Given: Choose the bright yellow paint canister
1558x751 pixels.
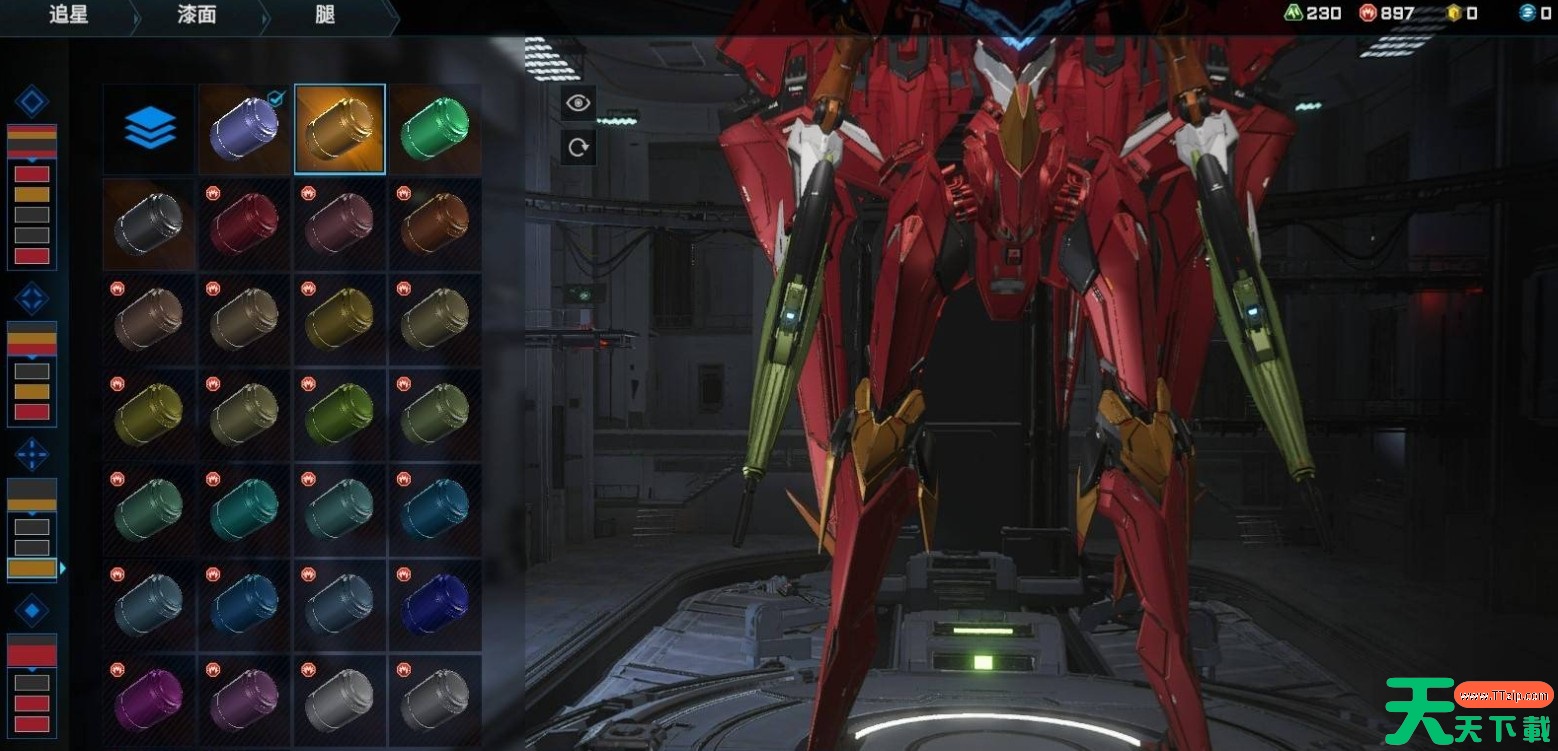Looking at the screenshot, I should coord(340,319).
